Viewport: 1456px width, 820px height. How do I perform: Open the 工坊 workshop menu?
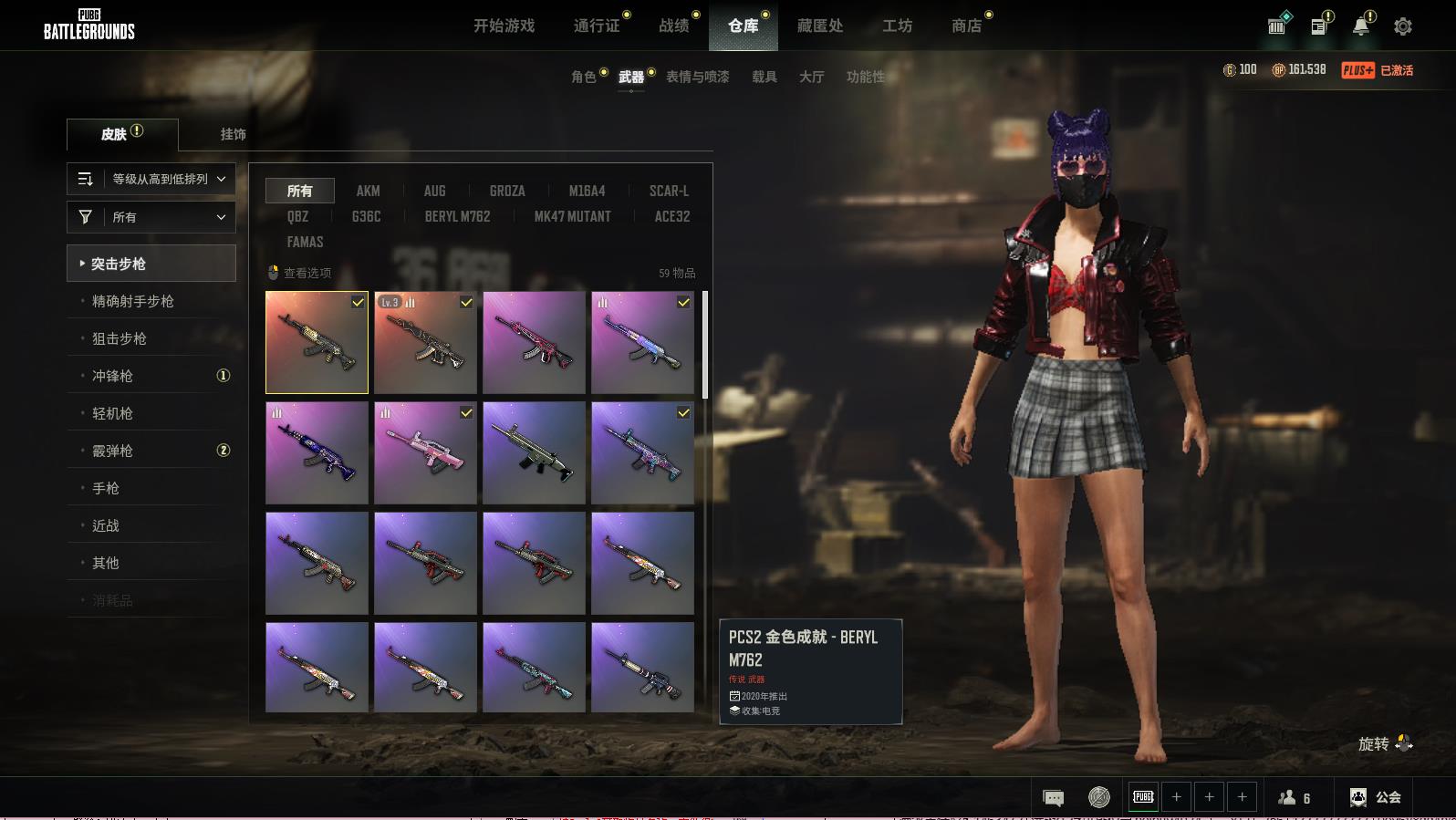click(x=897, y=26)
